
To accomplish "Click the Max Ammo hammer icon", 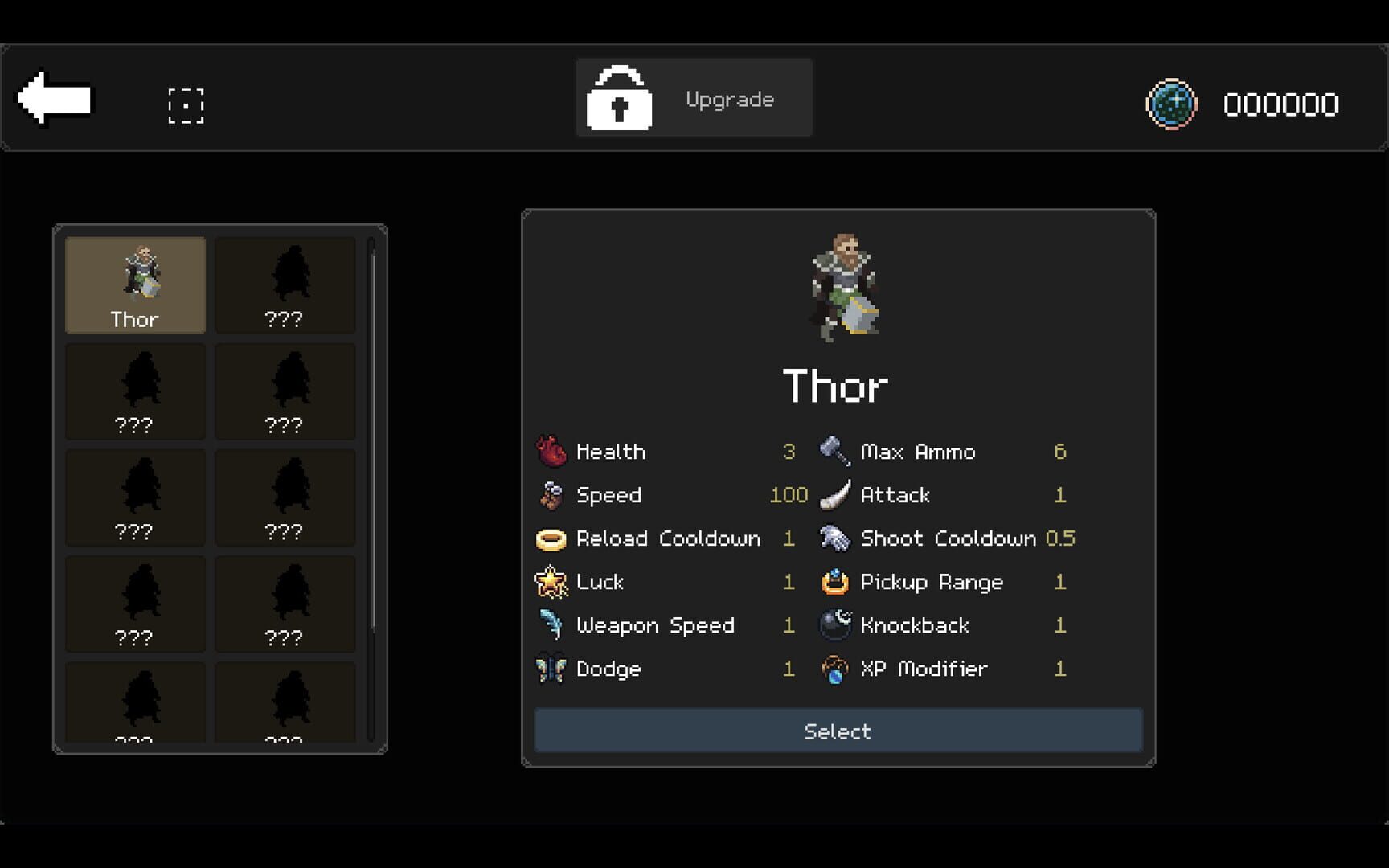I will [835, 451].
